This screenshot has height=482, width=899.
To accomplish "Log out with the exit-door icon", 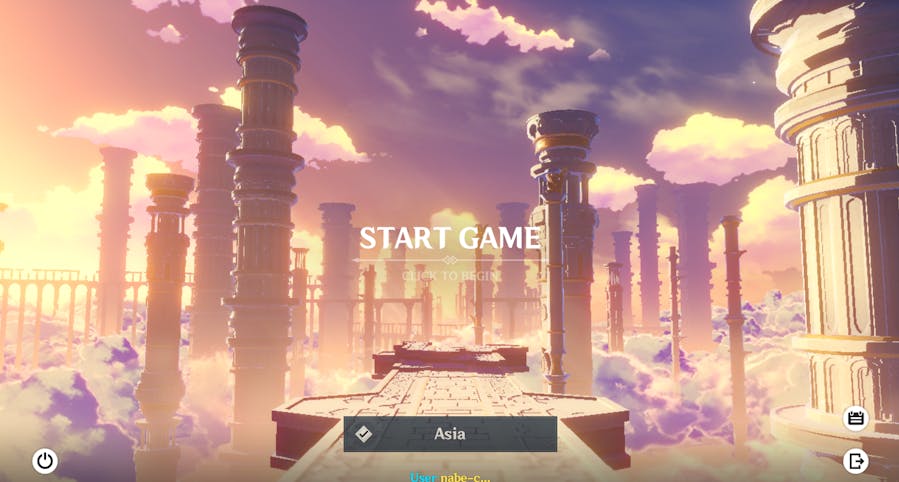I will click(856, 461).
